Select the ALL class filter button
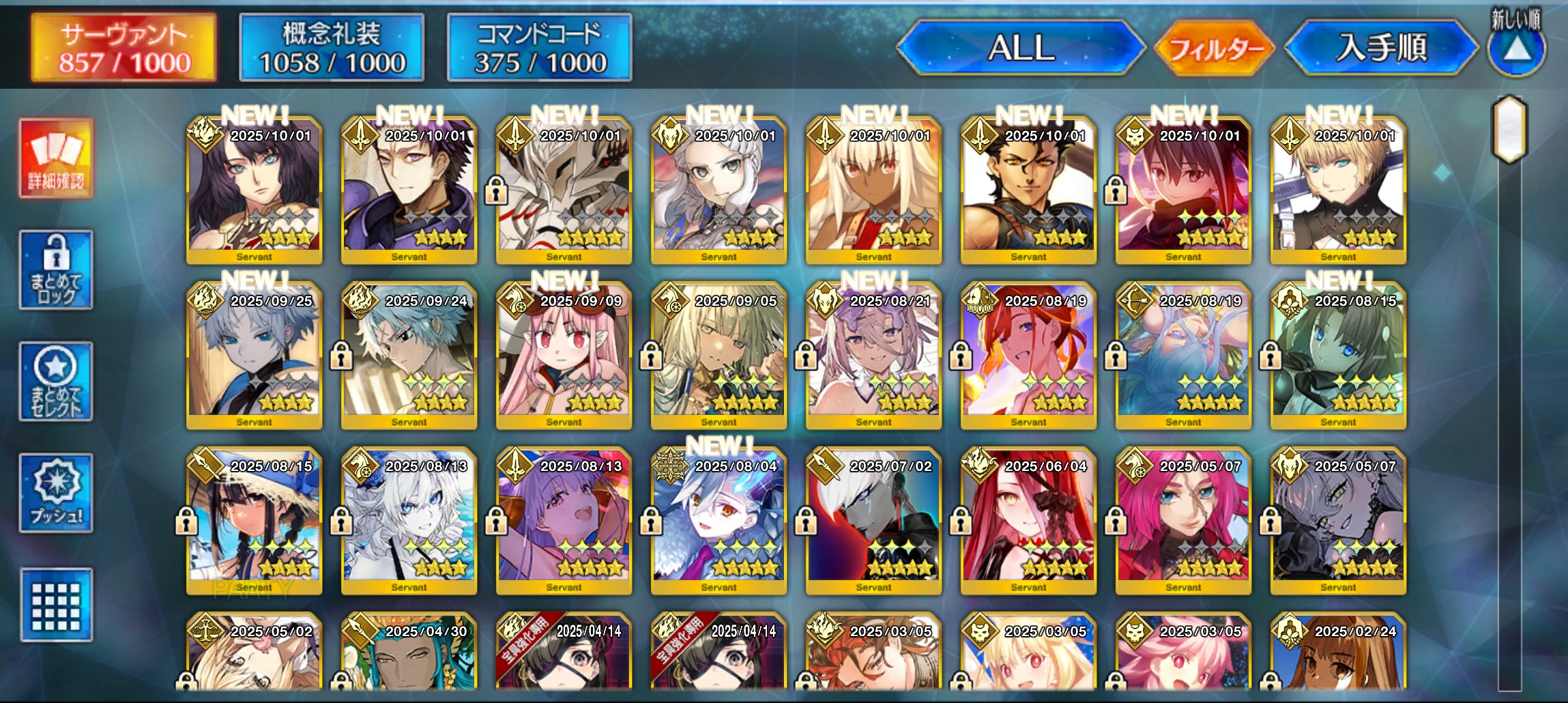1568x703 pixels. coord(1021,48)
